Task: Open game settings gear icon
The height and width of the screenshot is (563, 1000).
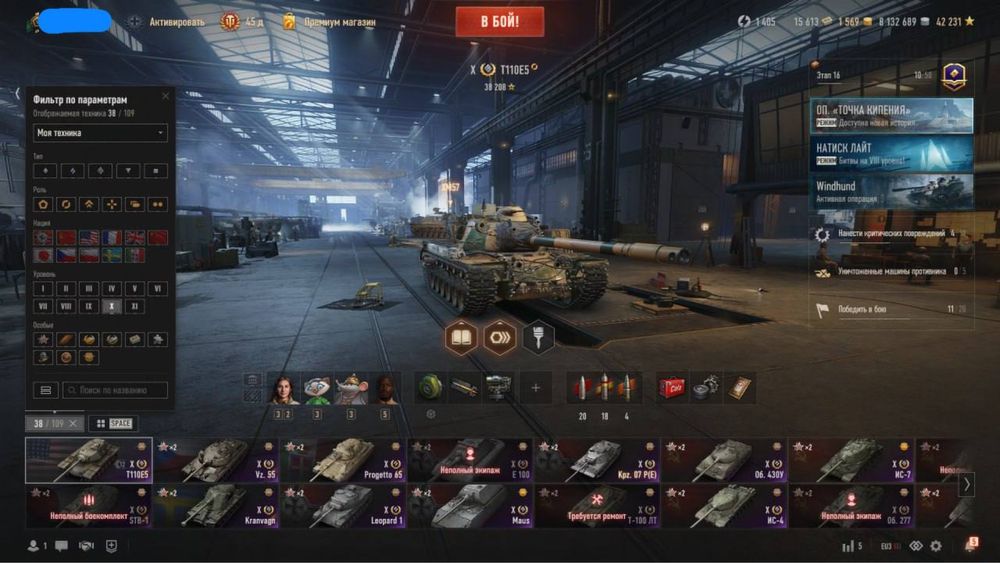Action: 936,546
